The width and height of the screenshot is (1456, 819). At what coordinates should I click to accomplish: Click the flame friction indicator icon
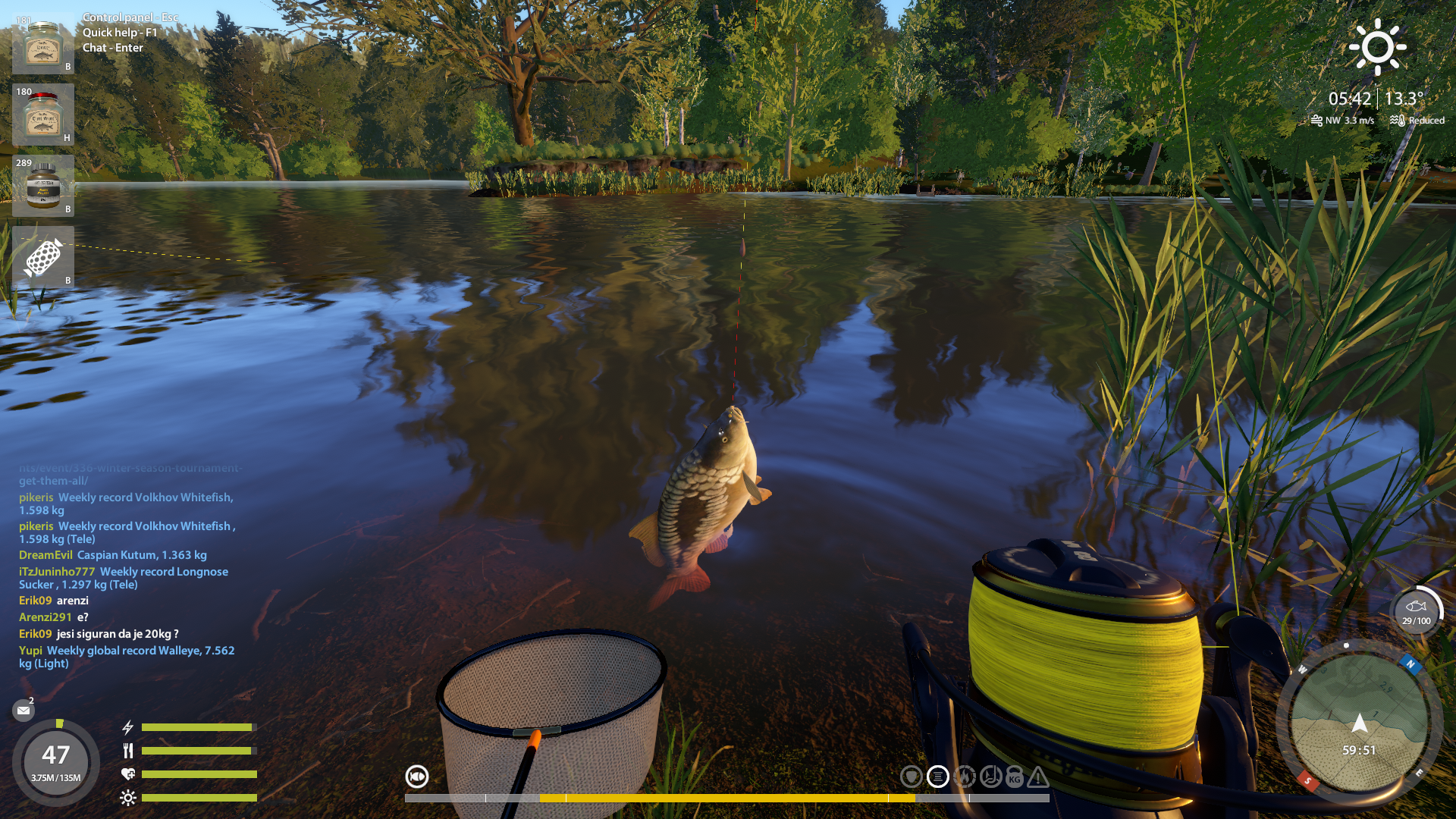pyautogui.click(x=965, y=777)
